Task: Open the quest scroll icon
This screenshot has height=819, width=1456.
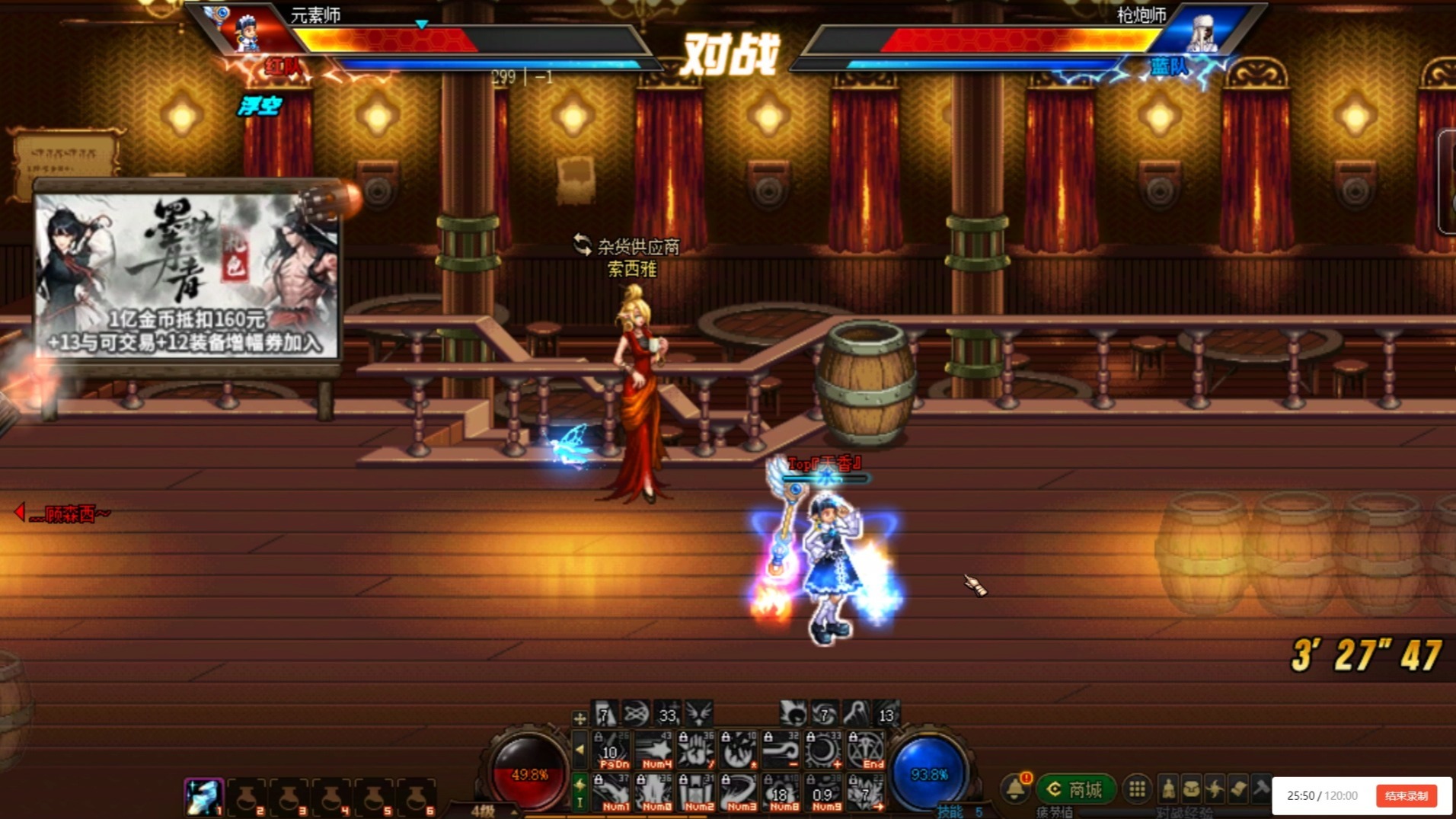Action: tap(1238, 789)
